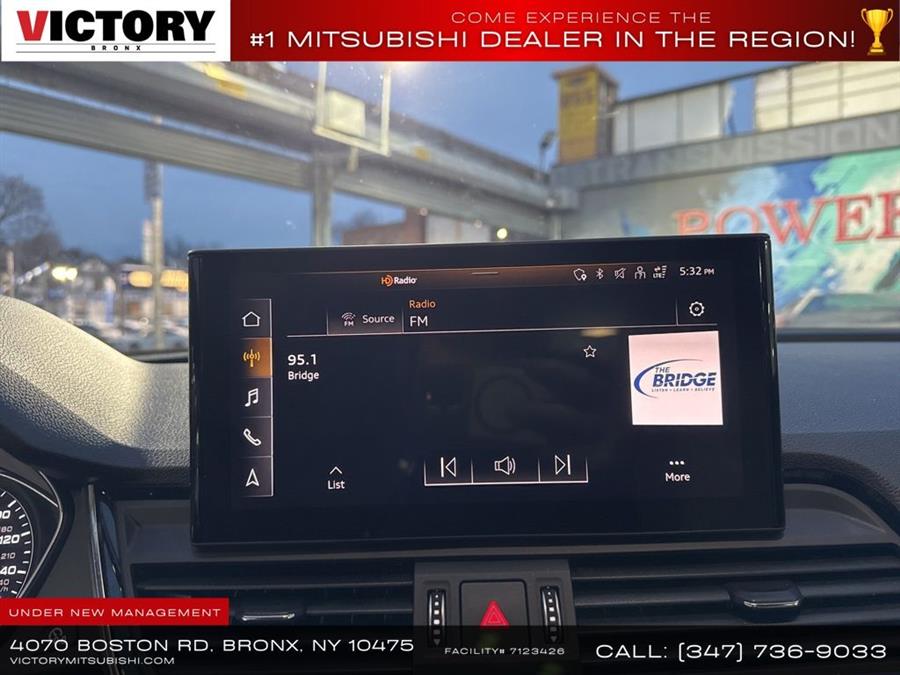Open the phone menu icon
Image resolution: width=900 pixels, height=675 pixels.
pos(251,437)
